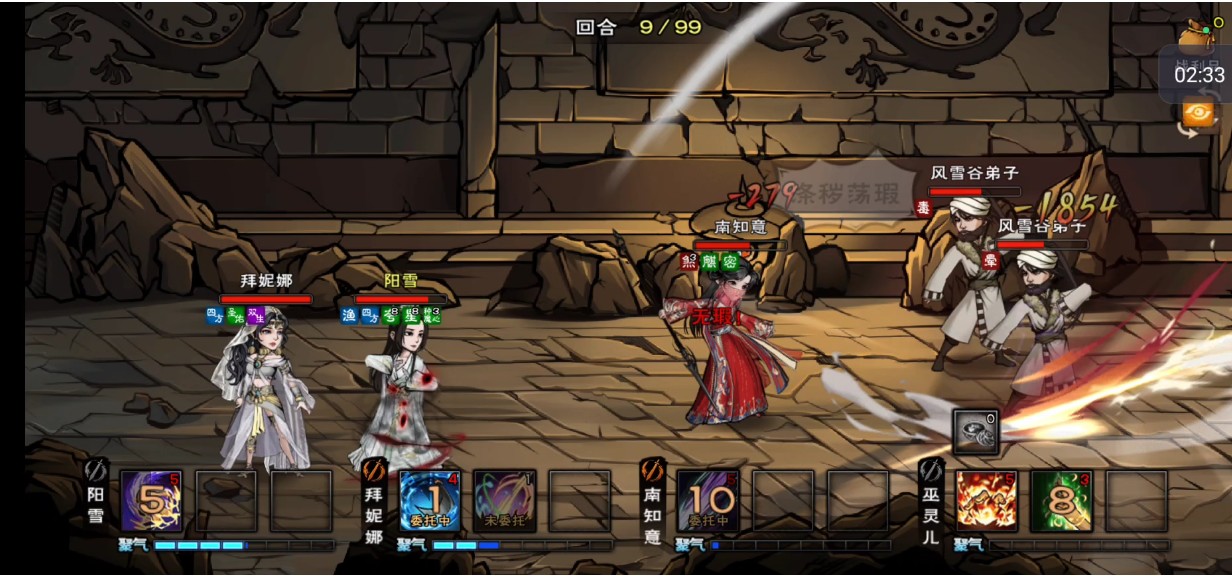1232x576 pixels.
Task: Select 阳雪's purple skill with cooldown 5
Action: pos(150,500)
